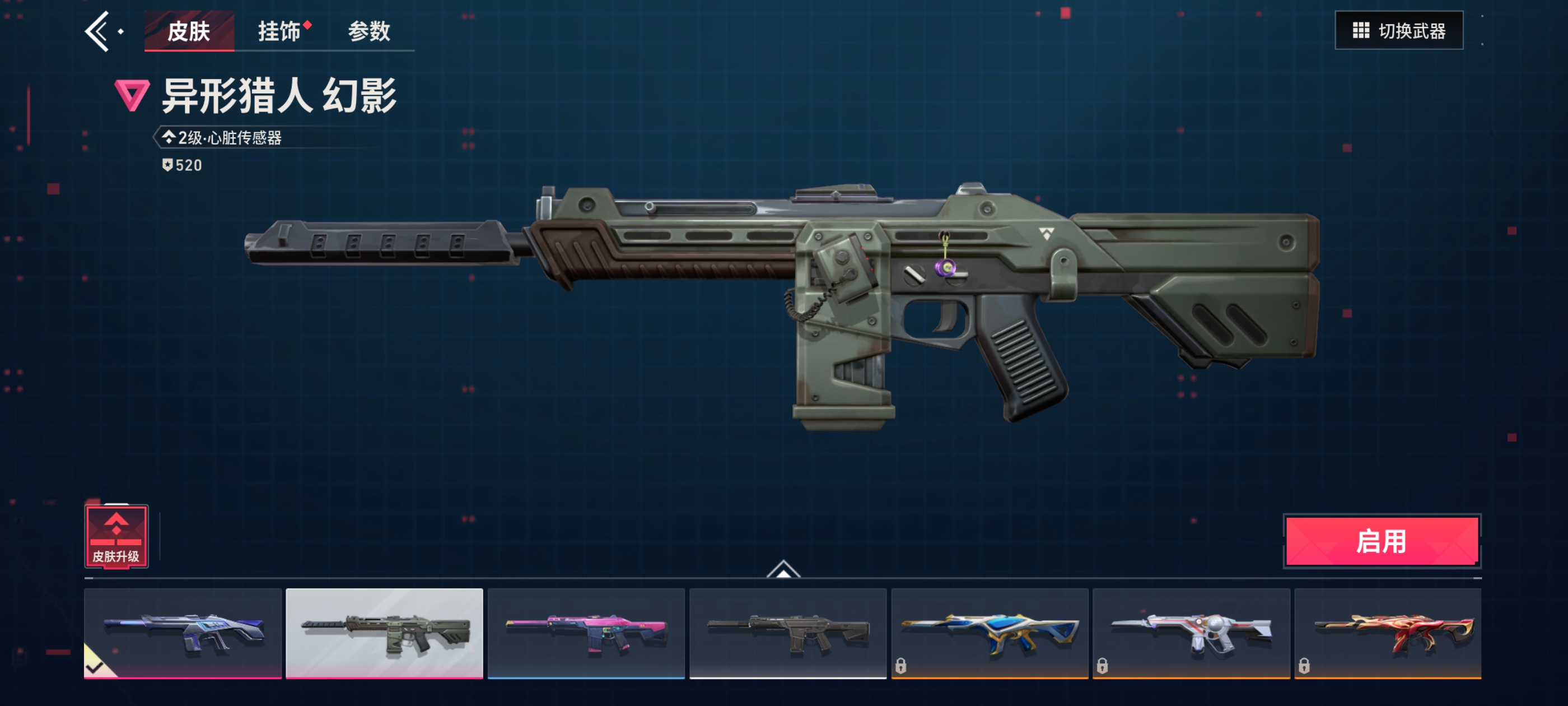Preview the locked white and silver Phantom skin

tap(1191, 633)
